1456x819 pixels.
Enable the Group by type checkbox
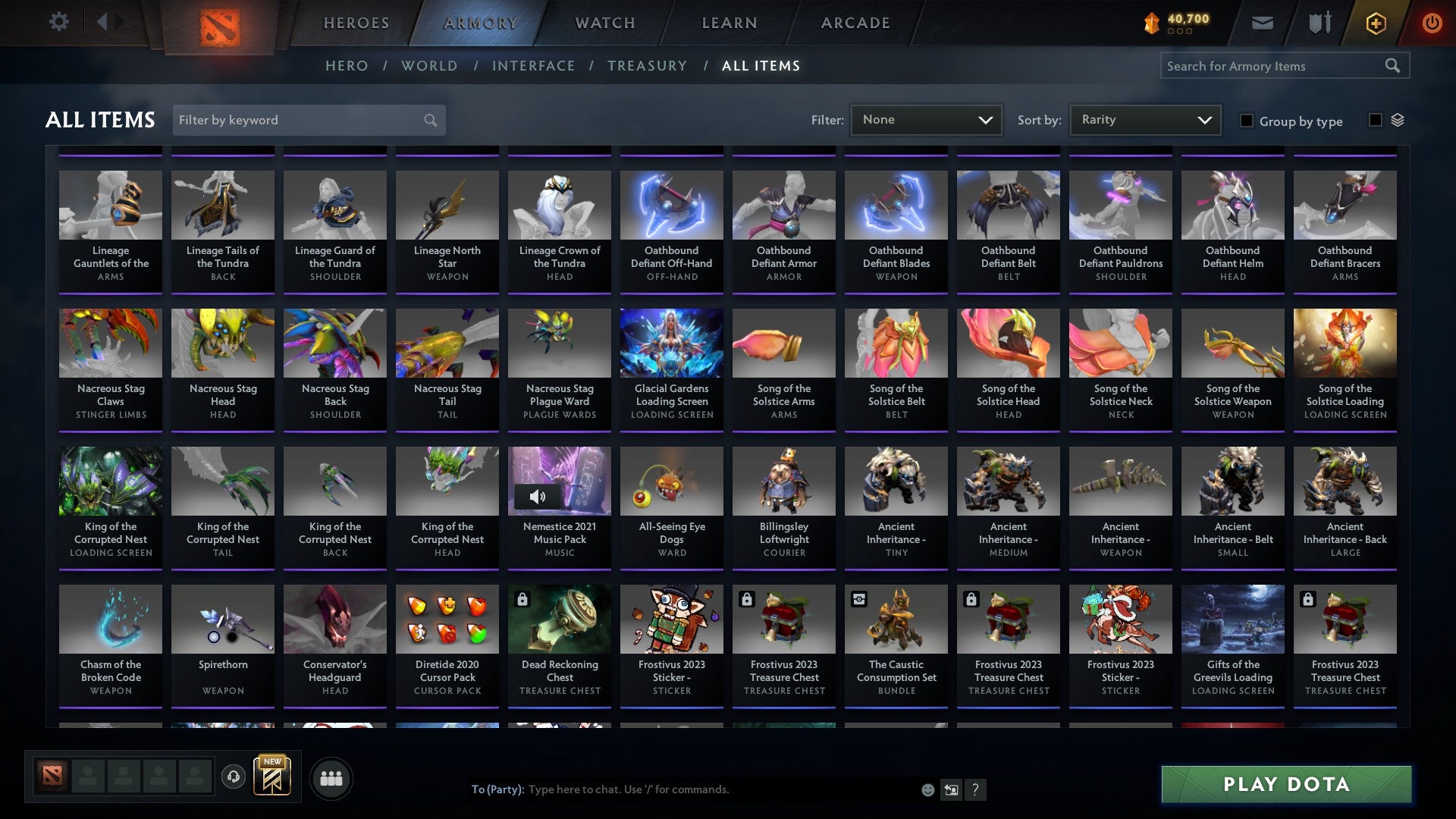point(1247,121)
